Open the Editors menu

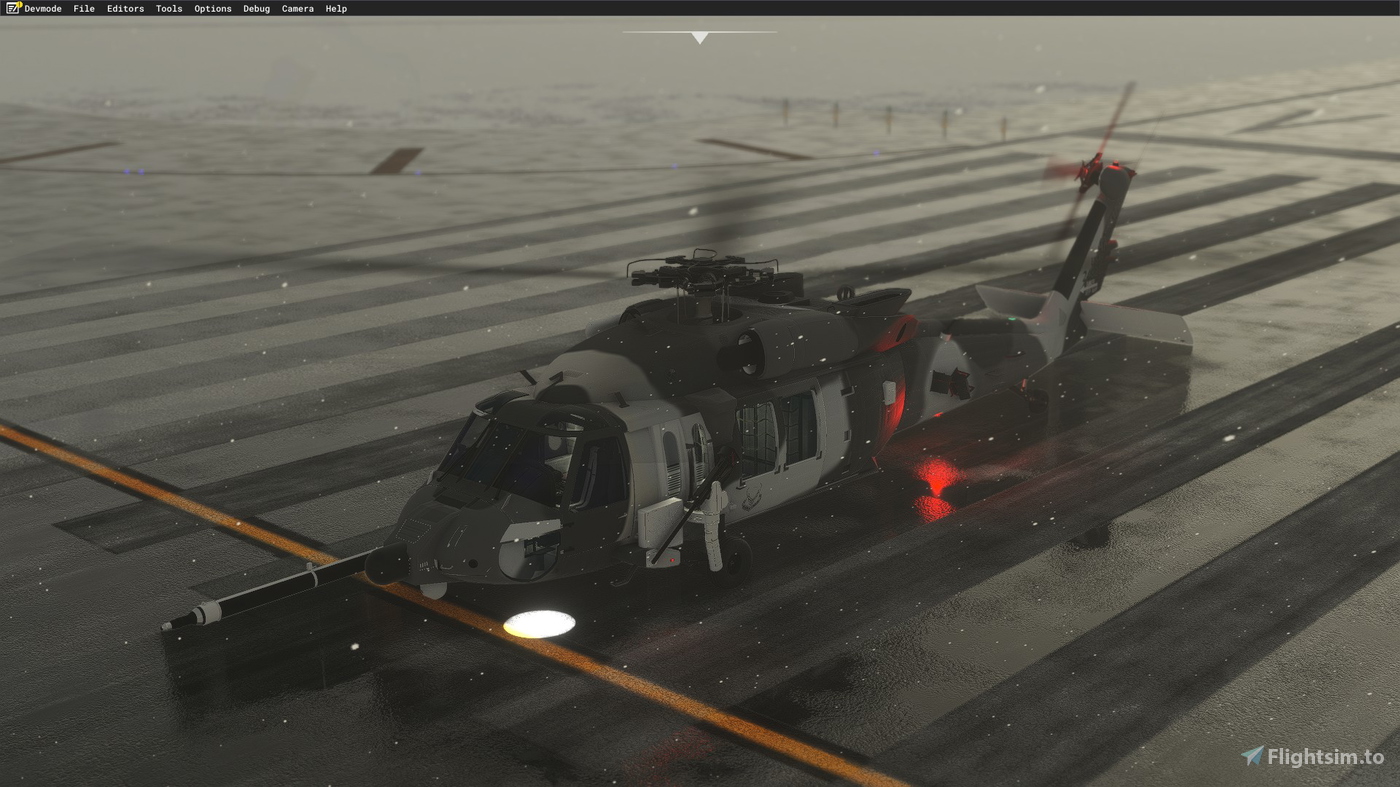125,8
